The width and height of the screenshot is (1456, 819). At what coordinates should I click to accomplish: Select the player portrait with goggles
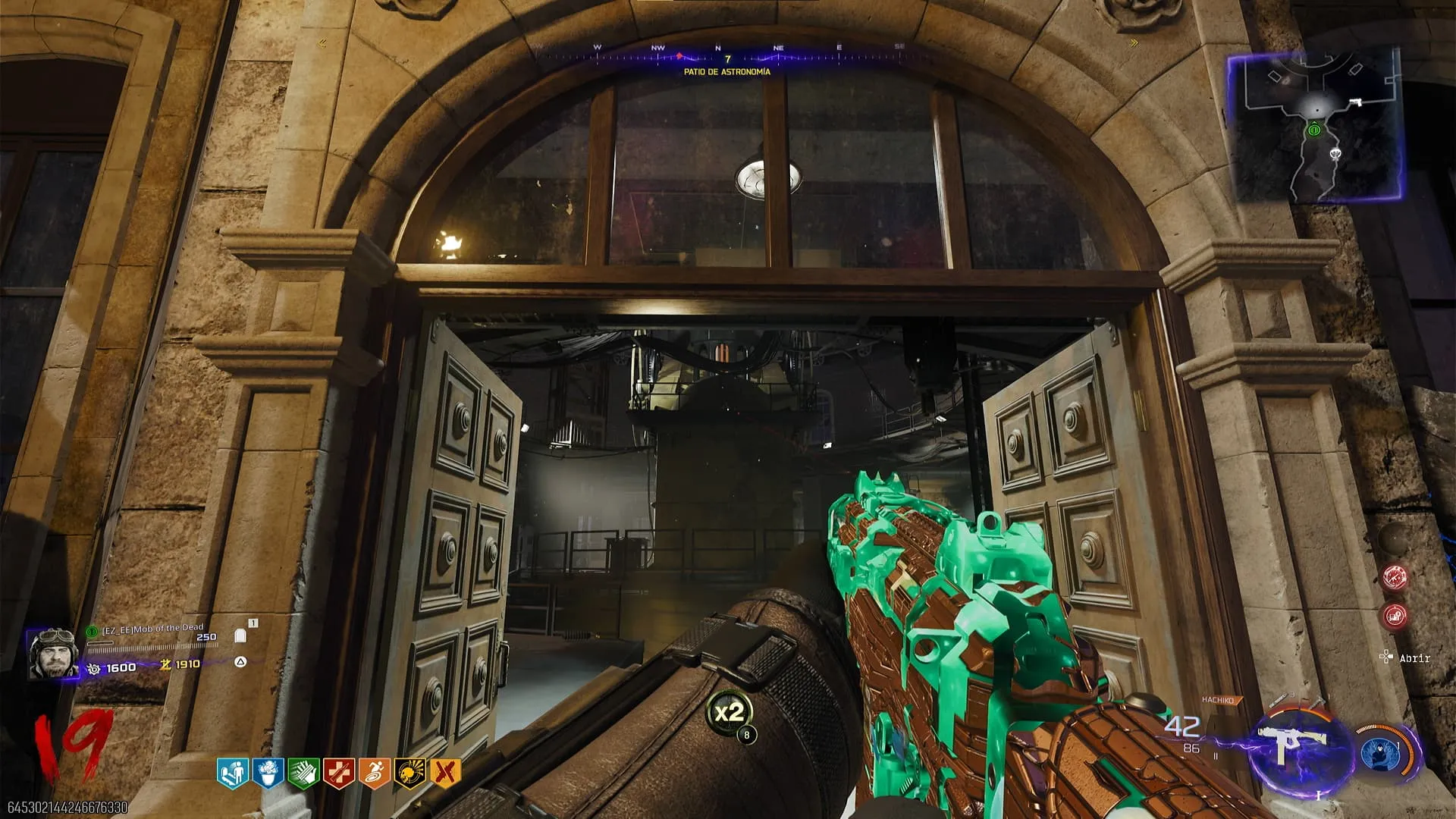[52, 654]
